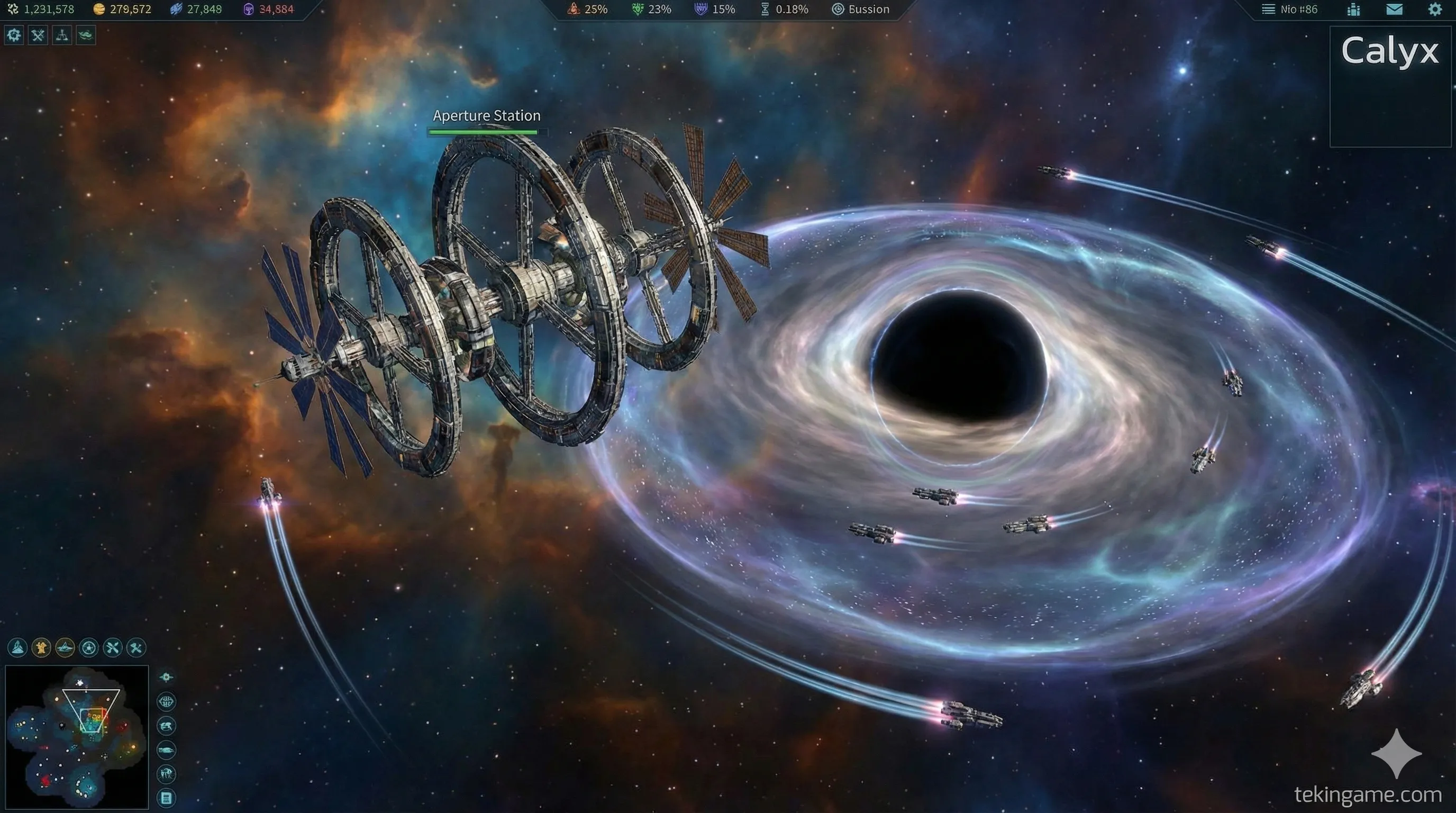Image resolution: width=1456 pixels, height=813 pixels.
Task: Select the orange creature filter above minimap
Action: [x=41, y=648]
